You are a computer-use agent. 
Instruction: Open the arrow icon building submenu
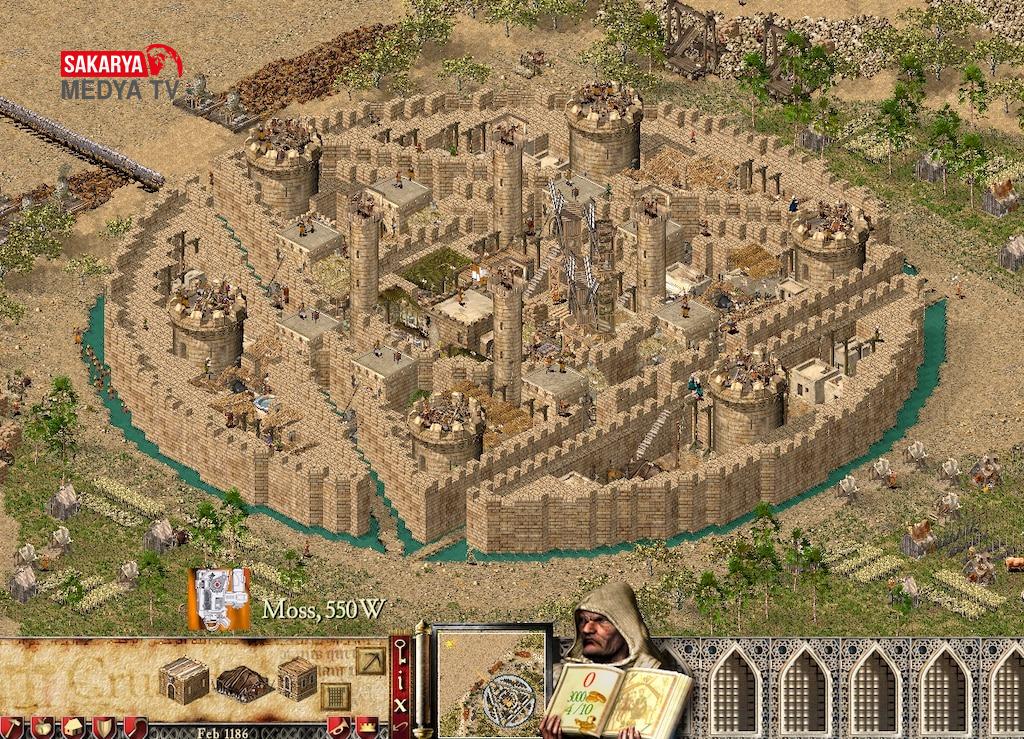369,660
